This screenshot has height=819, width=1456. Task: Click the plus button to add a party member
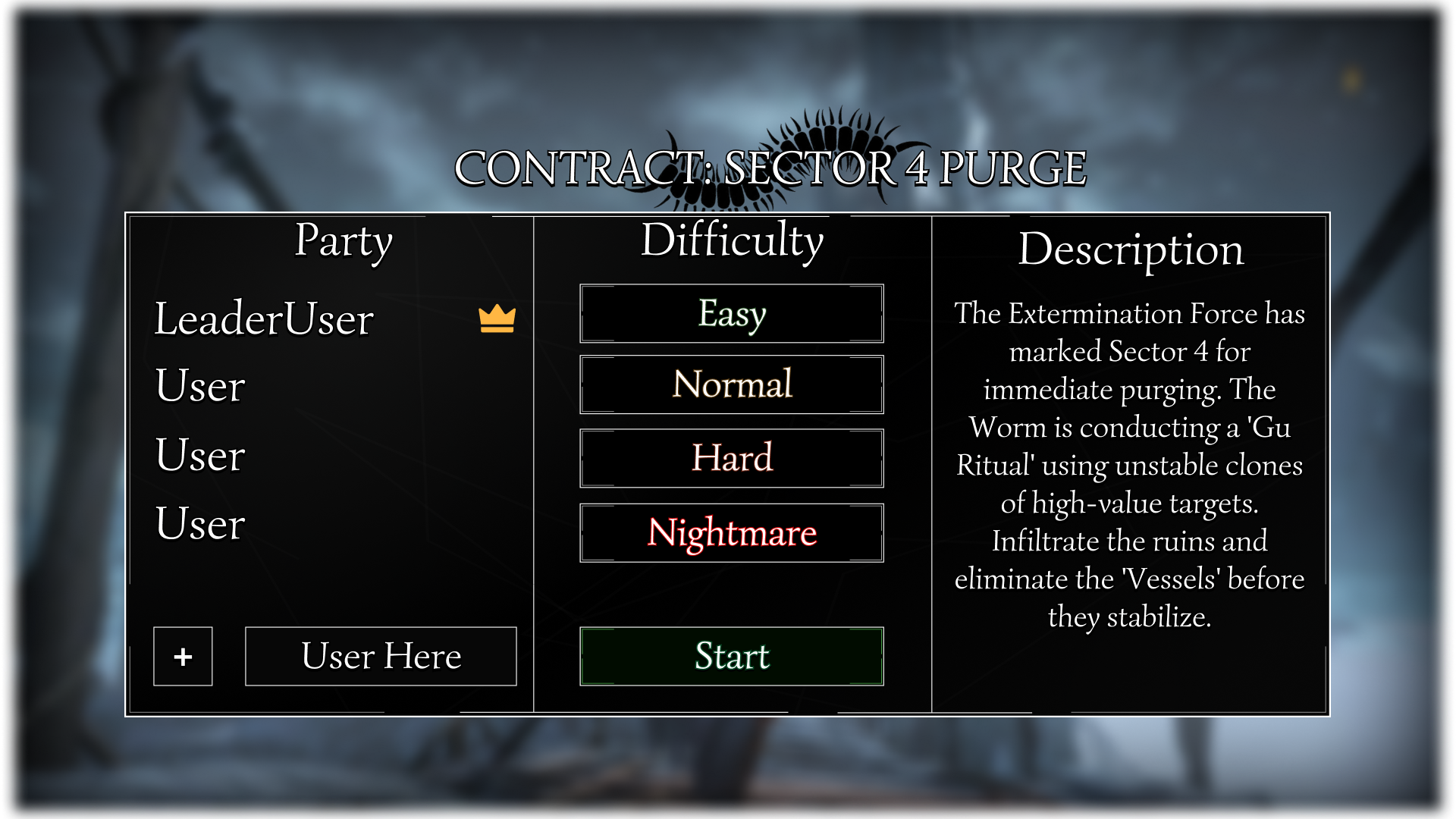(x=183, y=656)
